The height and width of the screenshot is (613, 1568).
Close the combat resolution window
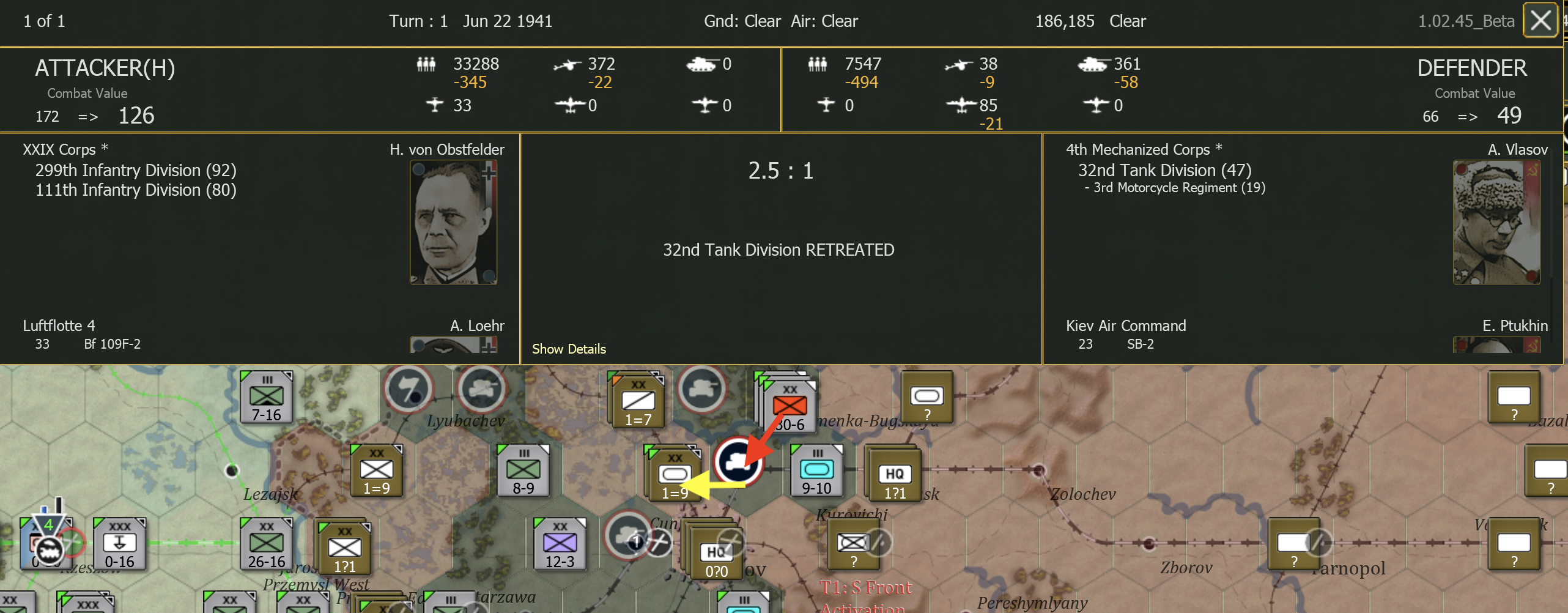pyautogui.click(x=1540, y=20)
